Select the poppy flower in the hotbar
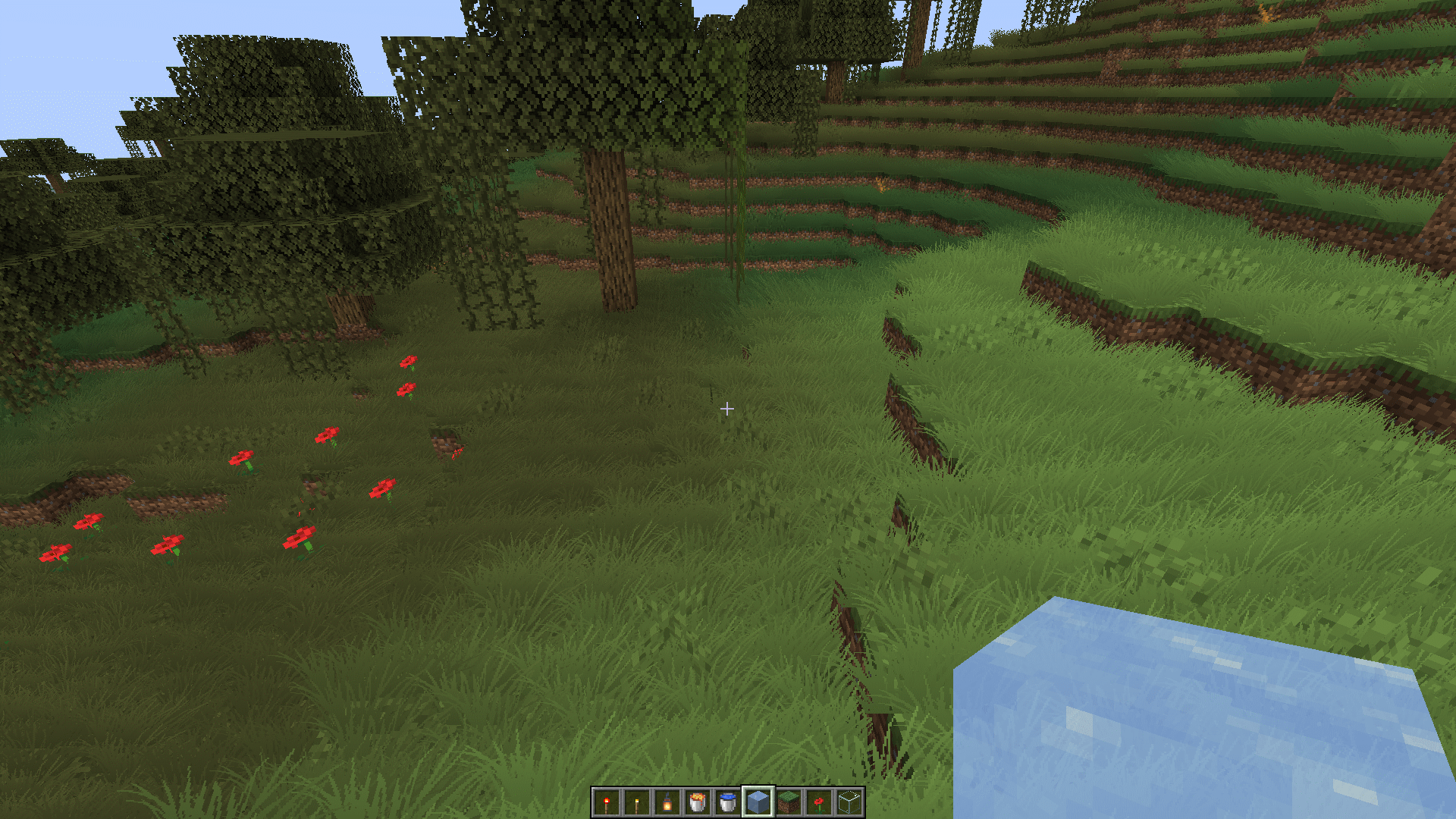The height and width of the screenshot is (819, 1456). click(x=819, y=802)
